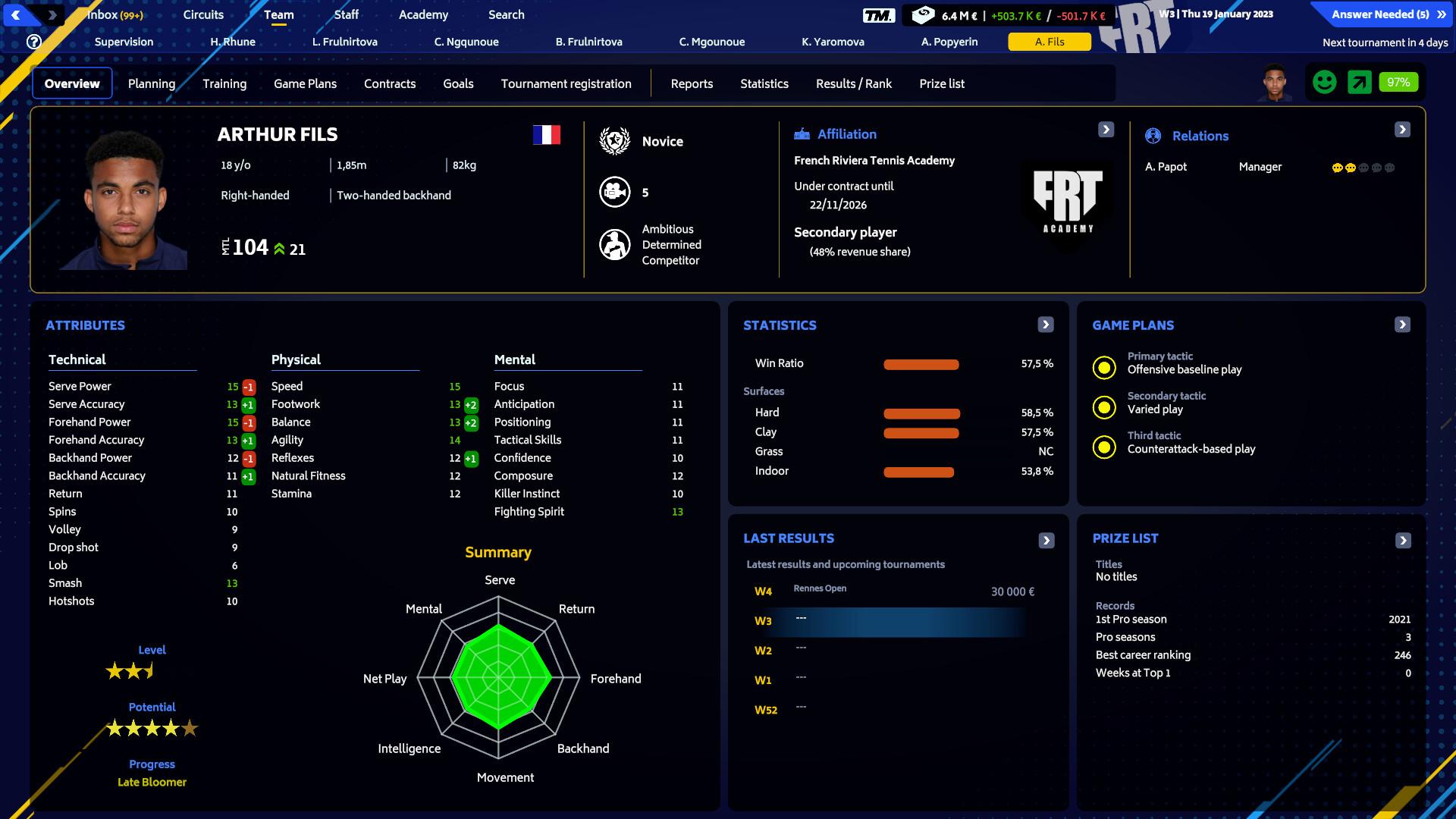Expand the Prize List panel arrow
This screenshot has height=819, width=1456.
pos(1403,540)
